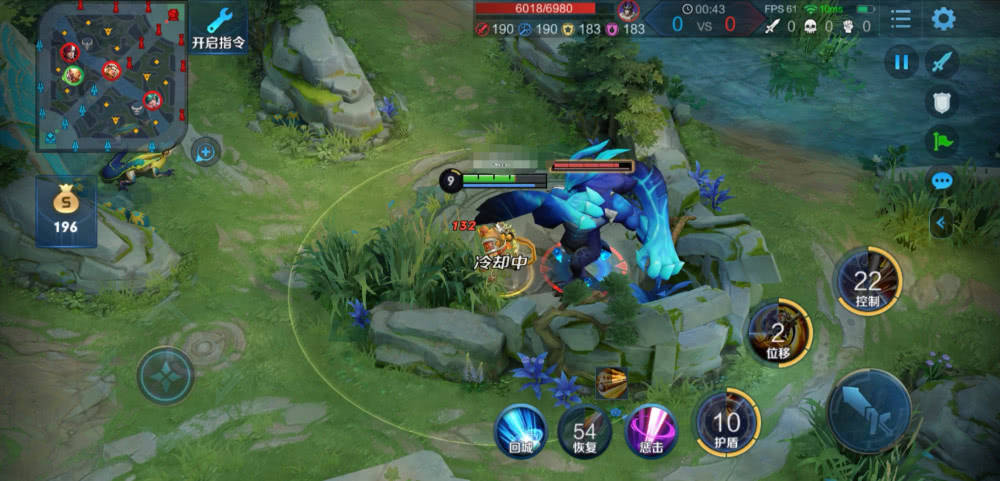Pause the game

[x=901, y=62]
